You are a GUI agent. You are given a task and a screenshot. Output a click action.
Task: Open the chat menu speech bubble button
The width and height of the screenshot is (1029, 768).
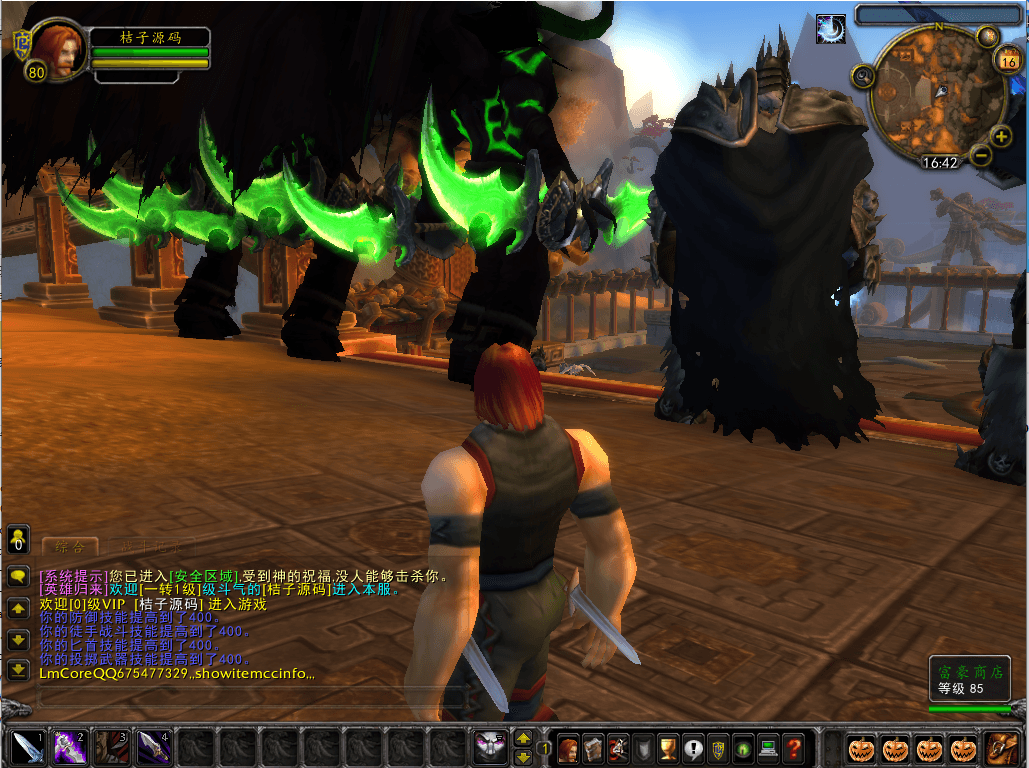click(18, 577)
